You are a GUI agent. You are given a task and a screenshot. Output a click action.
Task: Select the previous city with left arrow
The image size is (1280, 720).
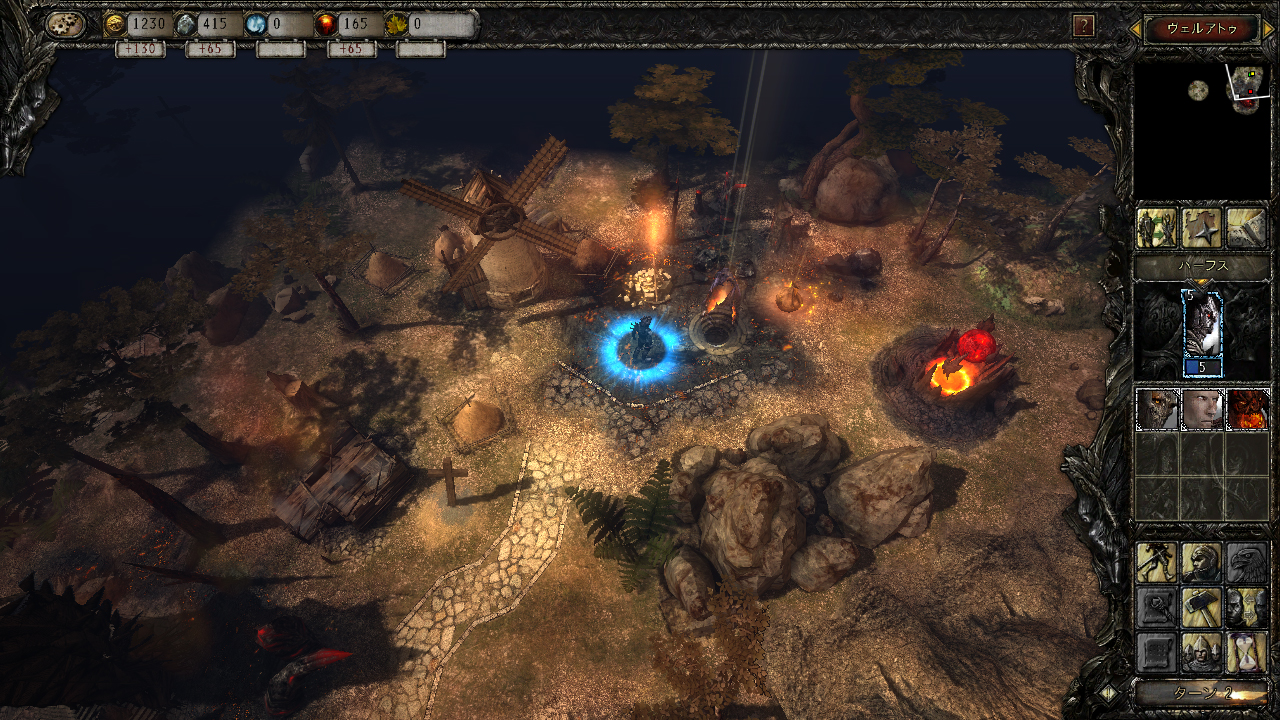[x=1135, y=29]
